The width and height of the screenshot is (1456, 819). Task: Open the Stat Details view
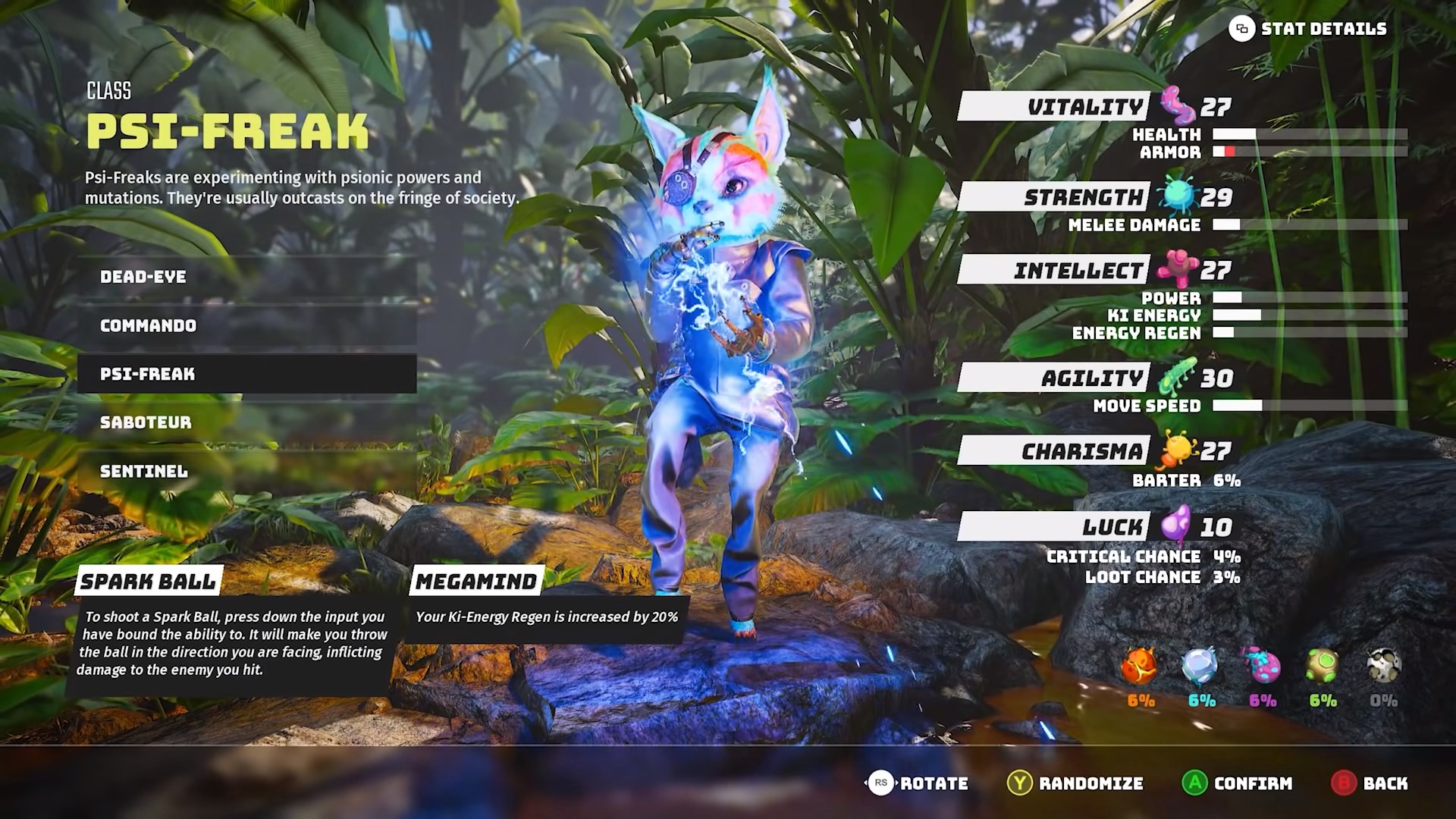pos(1308,30)
